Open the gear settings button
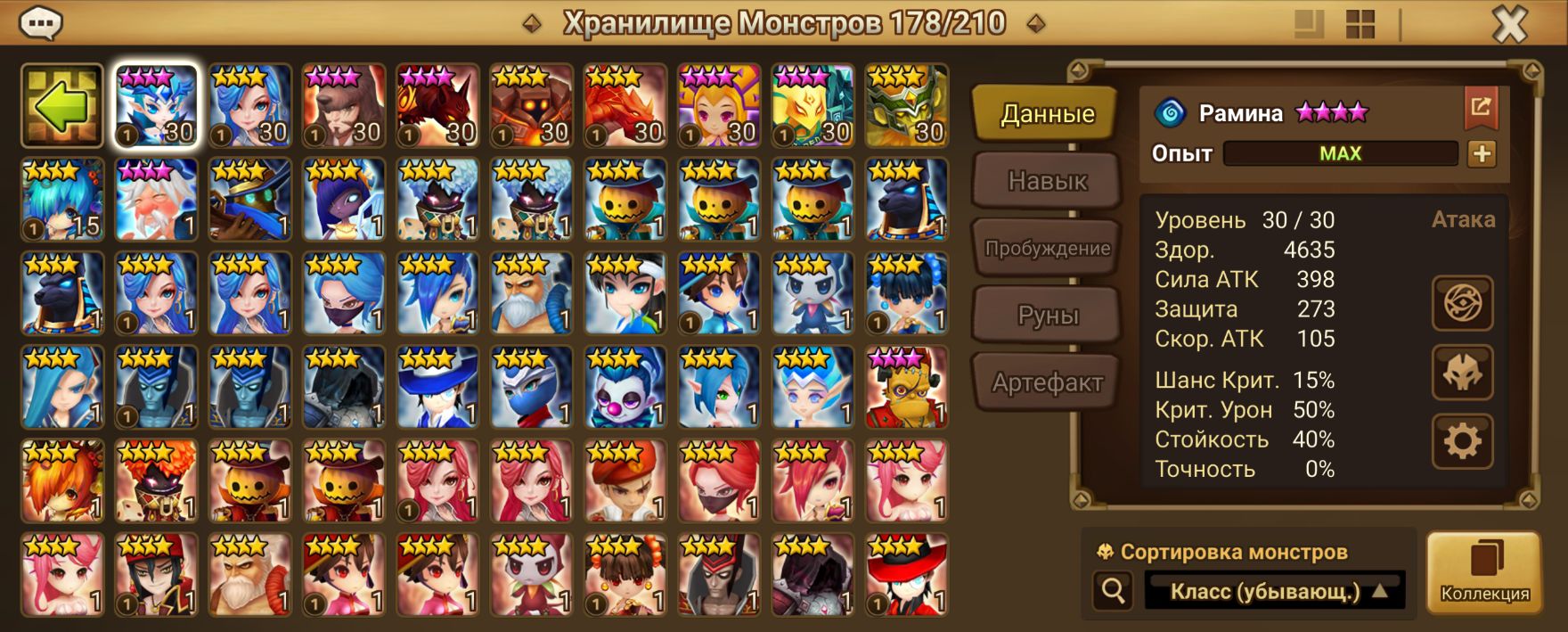The height and width of the screenshot is (632, 1568). click(1462, 441)
